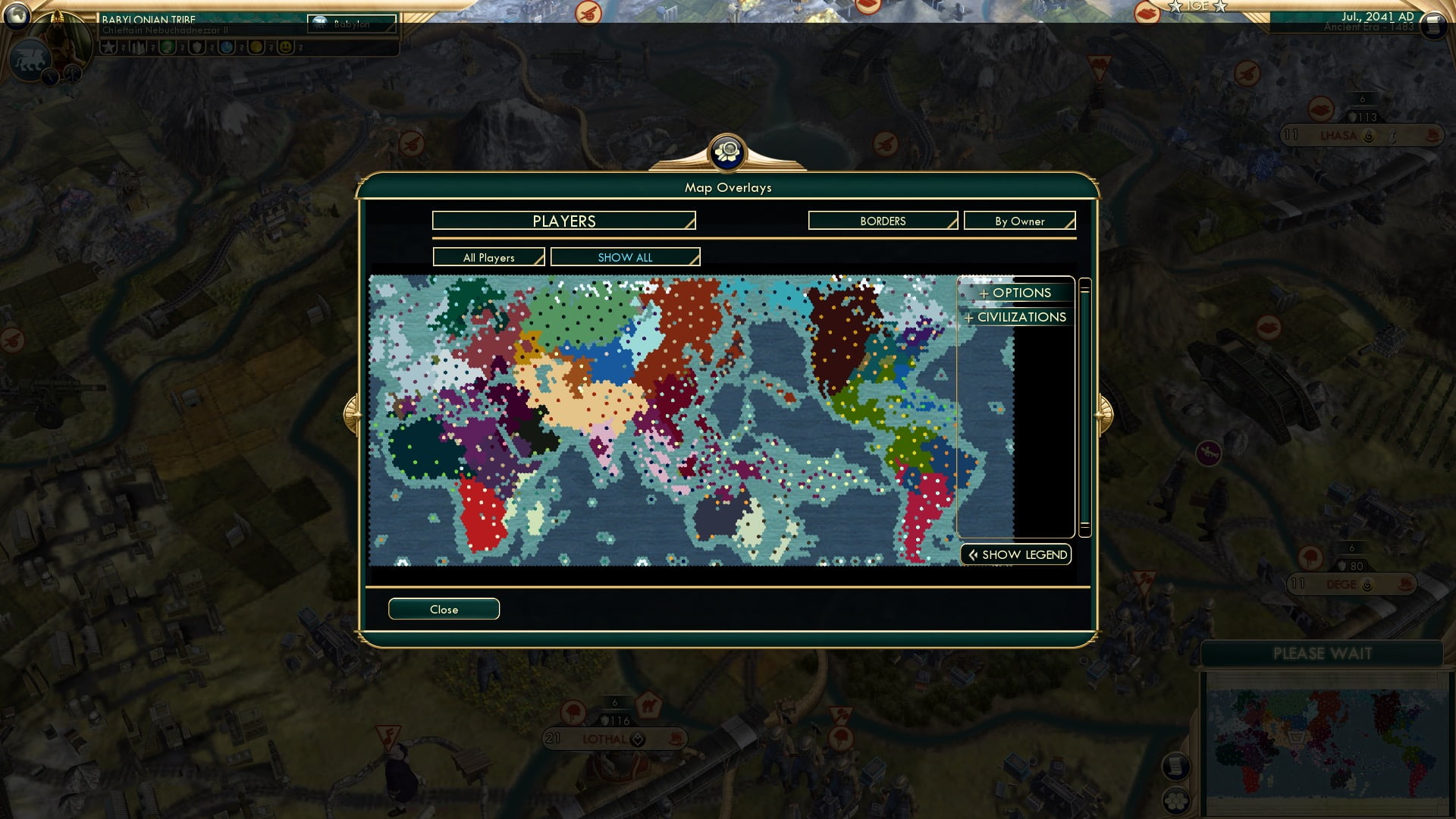Click the gold coin icon
This screenshot has height=819, width=1456.
(257, 47)
